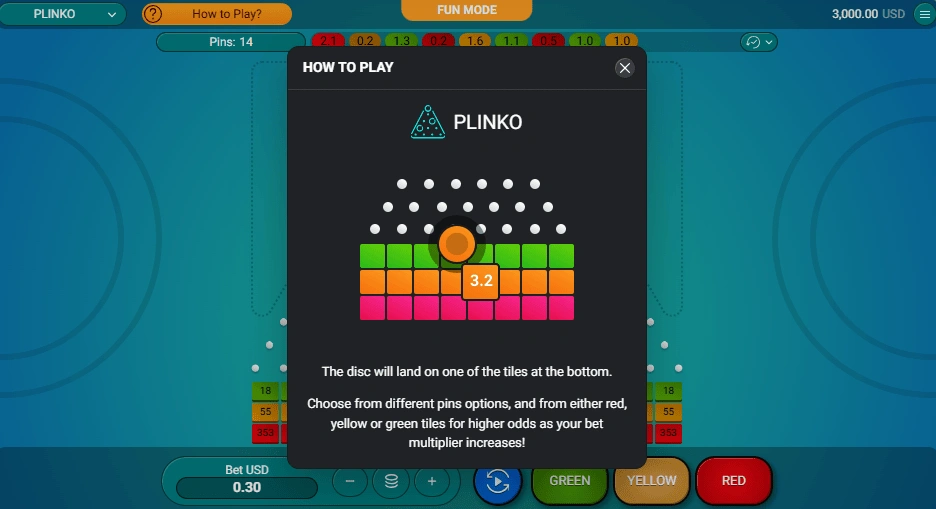Open the history dropdown with clock icon
936x509 pixels.
tap(758, 42)
